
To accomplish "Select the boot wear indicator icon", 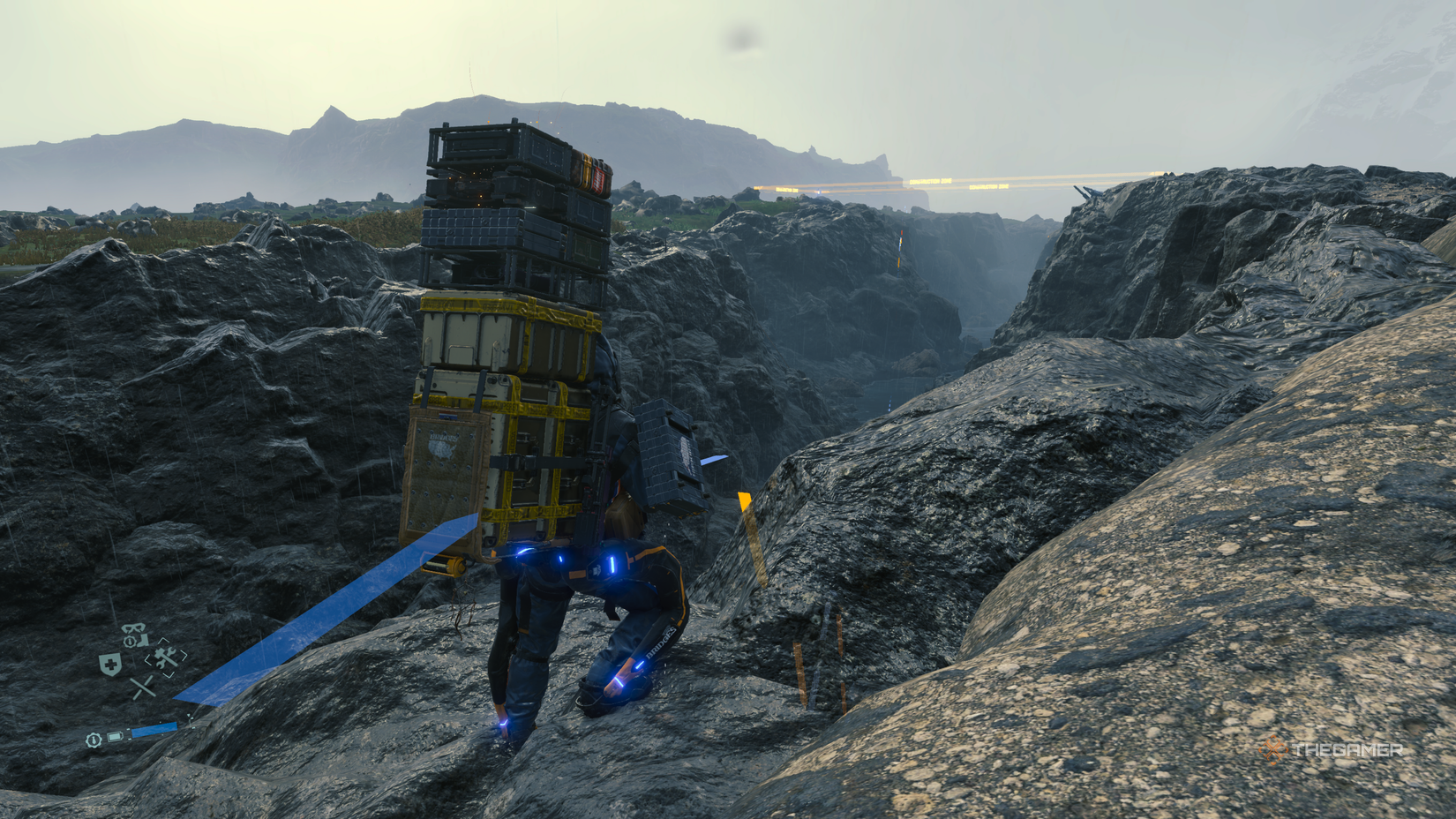I will coord(142,641).
